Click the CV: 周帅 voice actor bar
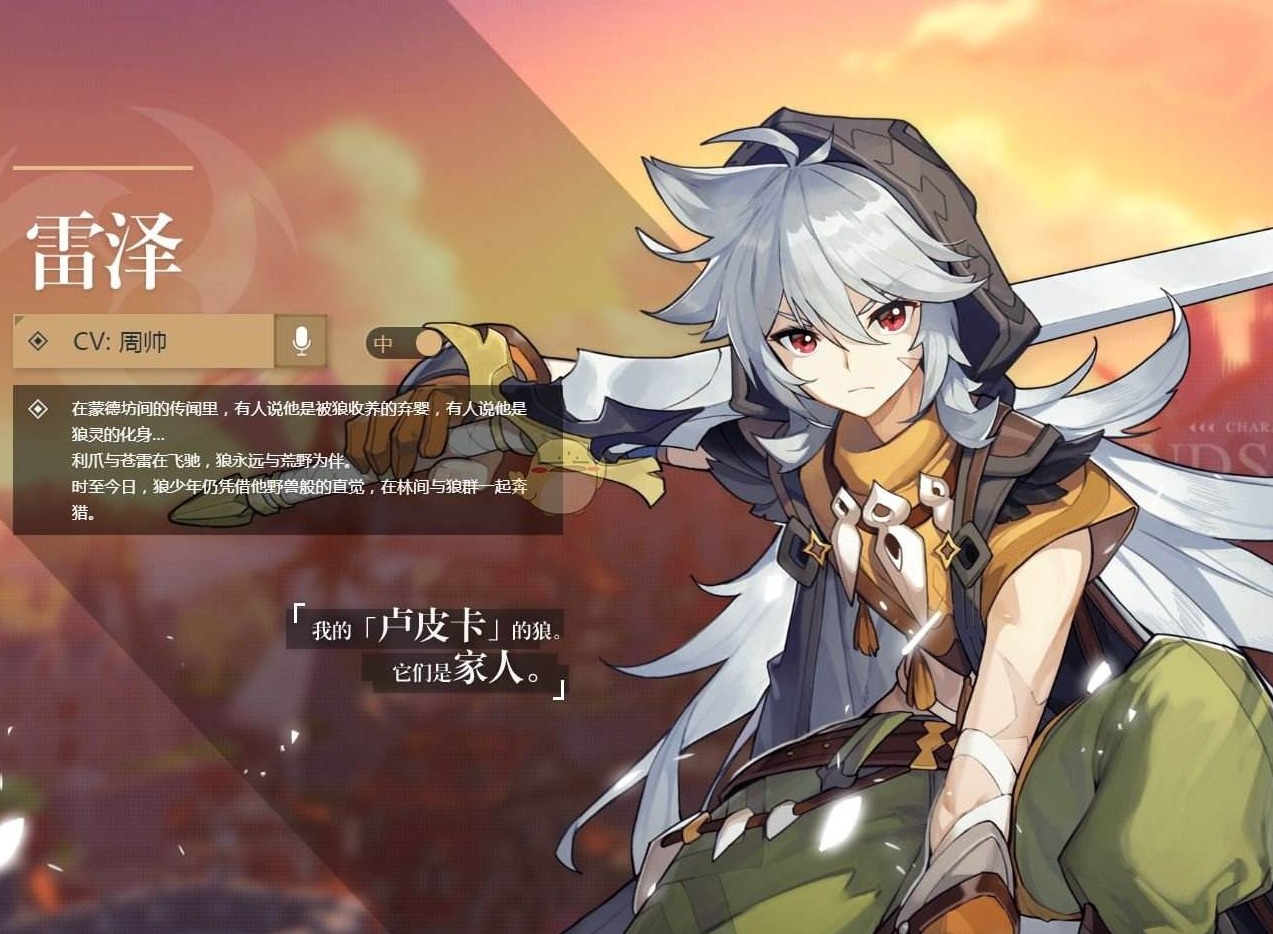This screenshot has height=934, width=1273. (x=143, y=341)
